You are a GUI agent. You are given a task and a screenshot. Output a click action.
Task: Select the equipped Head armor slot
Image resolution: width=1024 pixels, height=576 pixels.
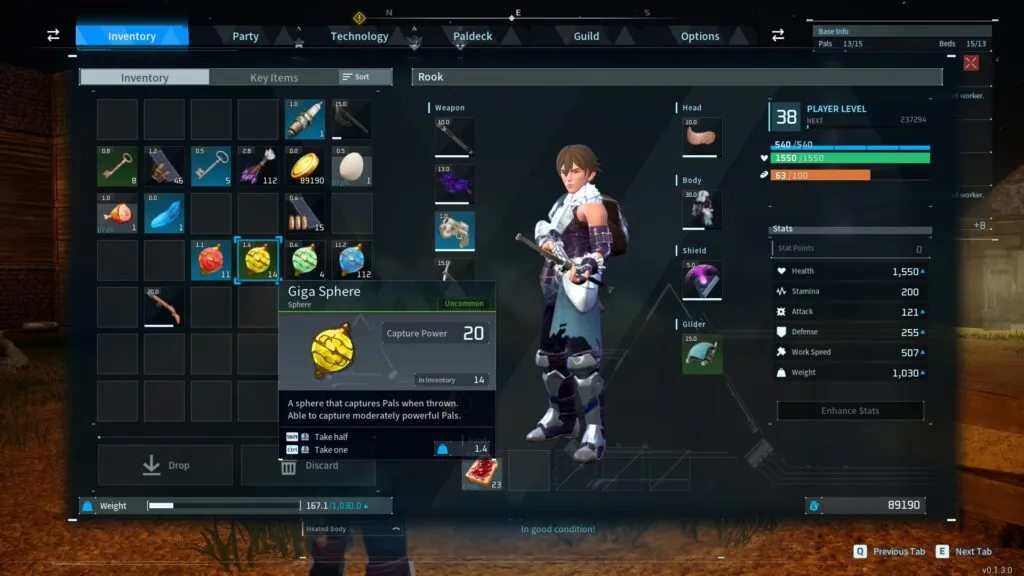coord(702,137)
